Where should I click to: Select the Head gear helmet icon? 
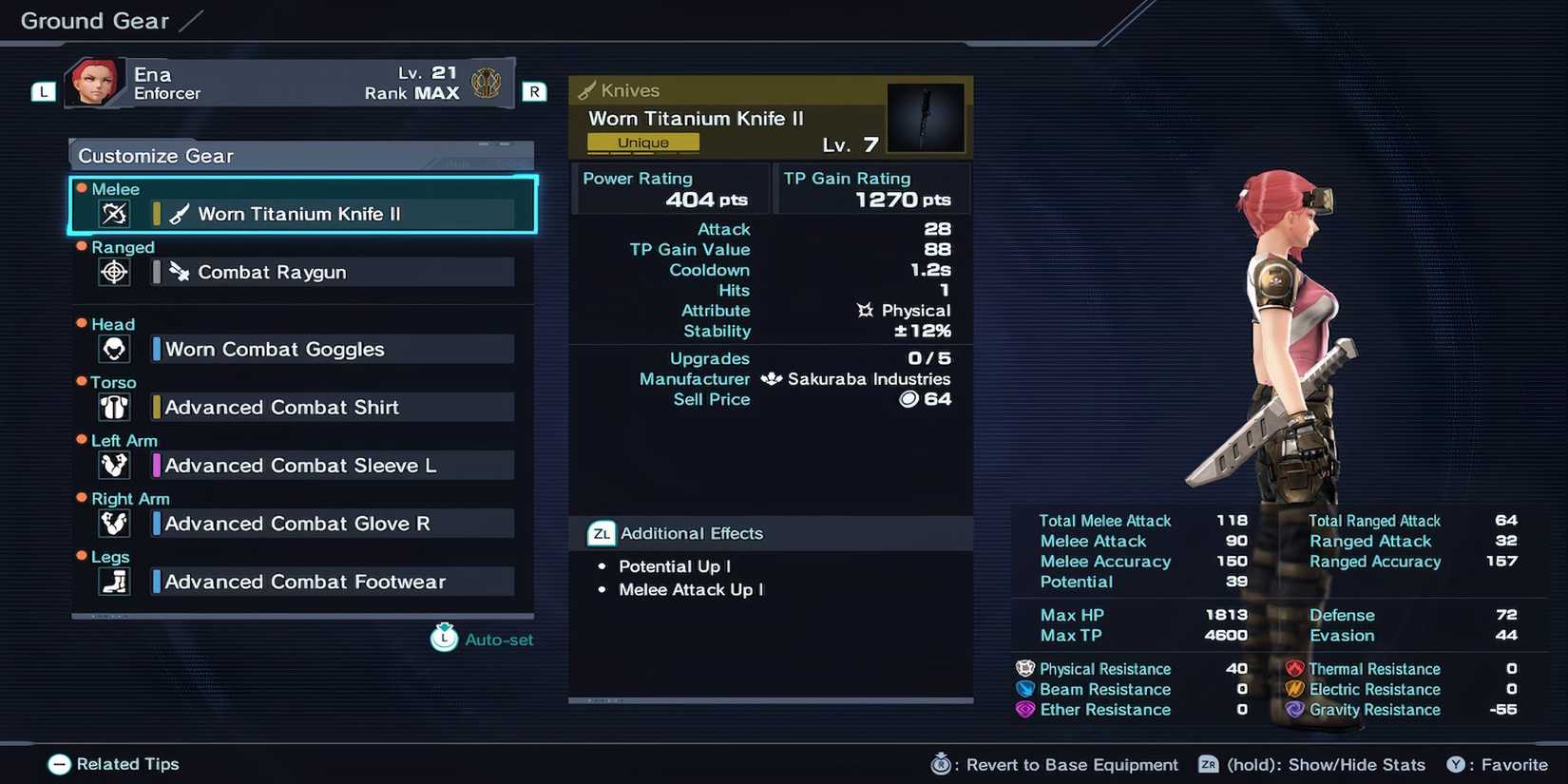point(113,348)
